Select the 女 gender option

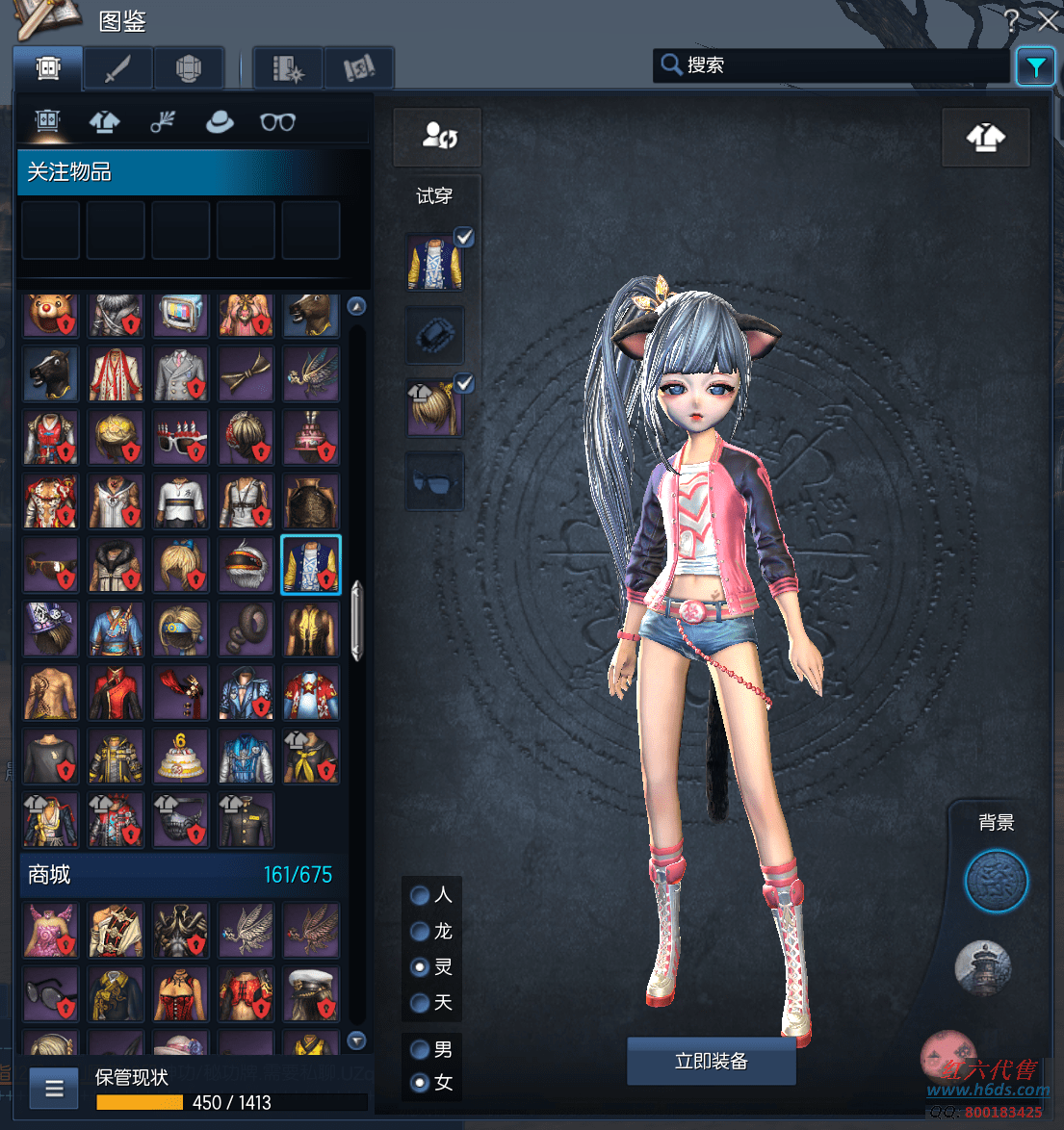tap(420, 1083)
